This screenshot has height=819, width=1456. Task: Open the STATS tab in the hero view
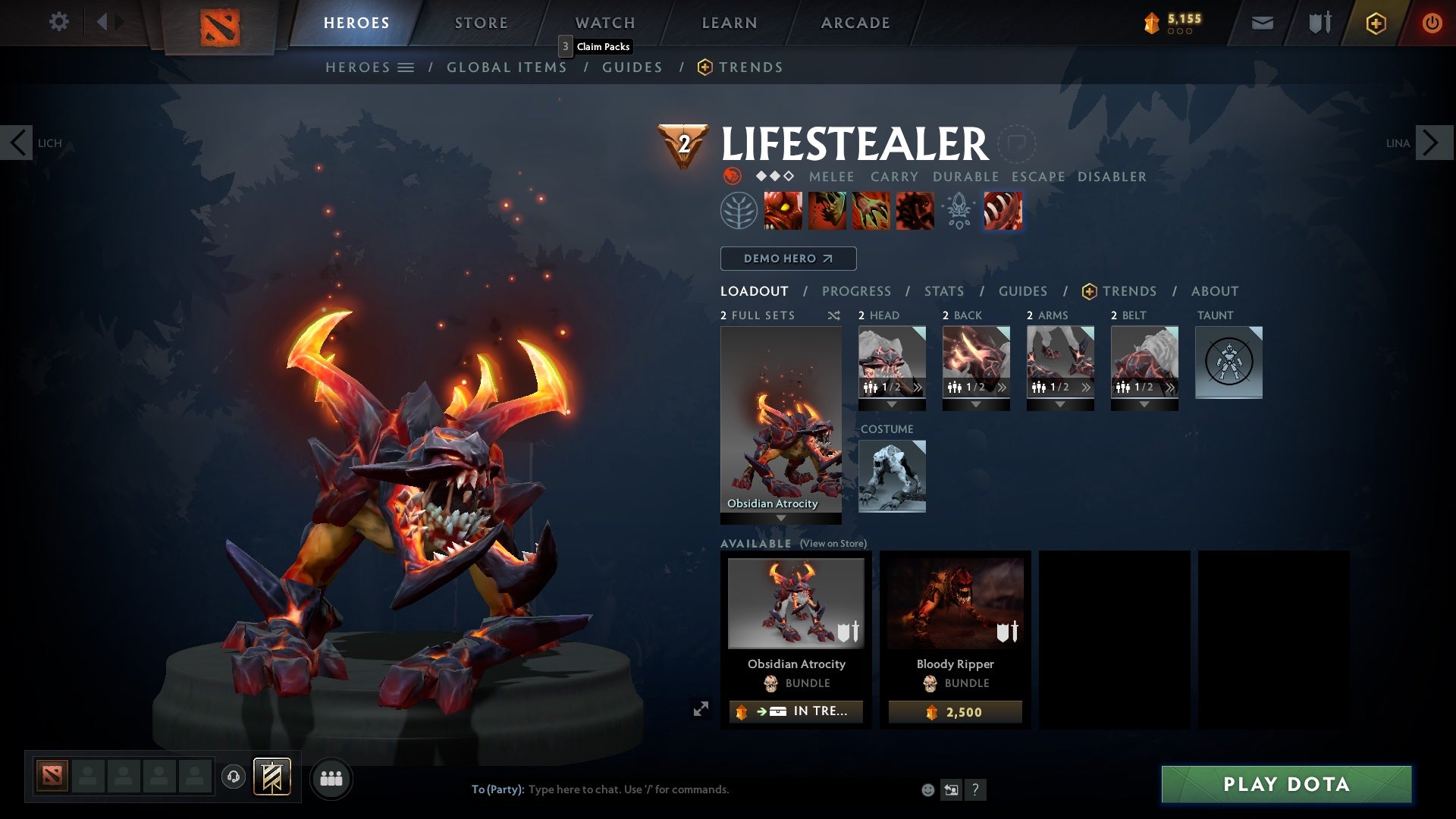click(943, 290)
